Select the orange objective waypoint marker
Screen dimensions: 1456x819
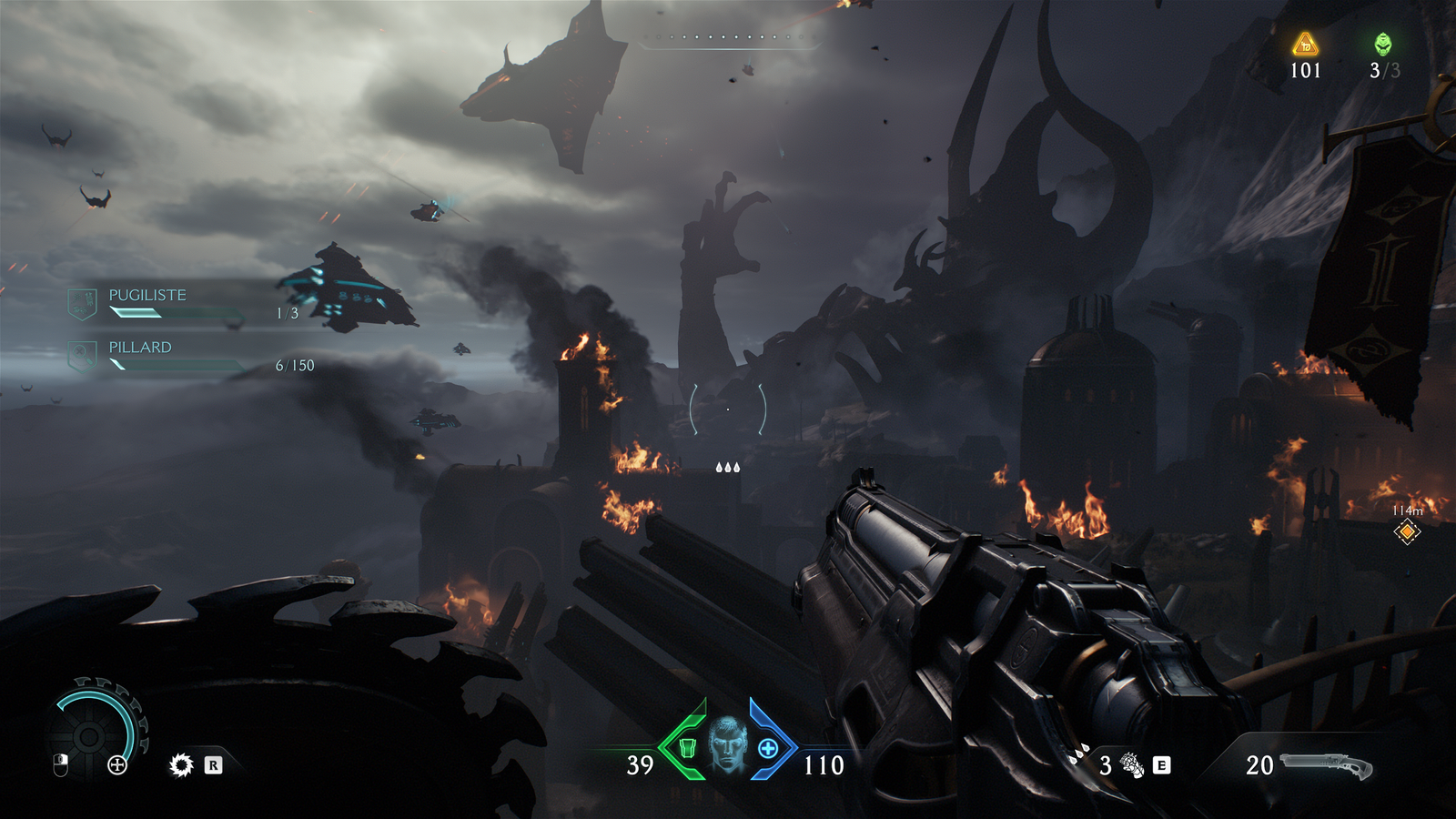pos(1407,532)
